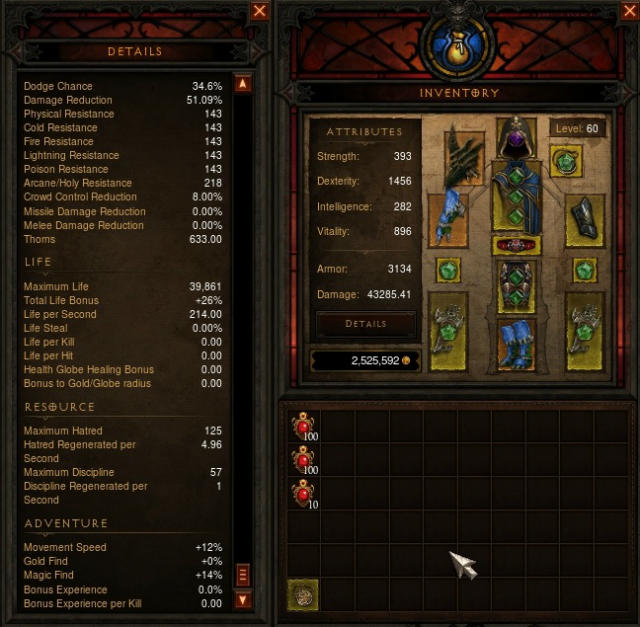Select the left hand crossbow slot
The width and height of the screenshot is (640, 627).
point(448,330)
